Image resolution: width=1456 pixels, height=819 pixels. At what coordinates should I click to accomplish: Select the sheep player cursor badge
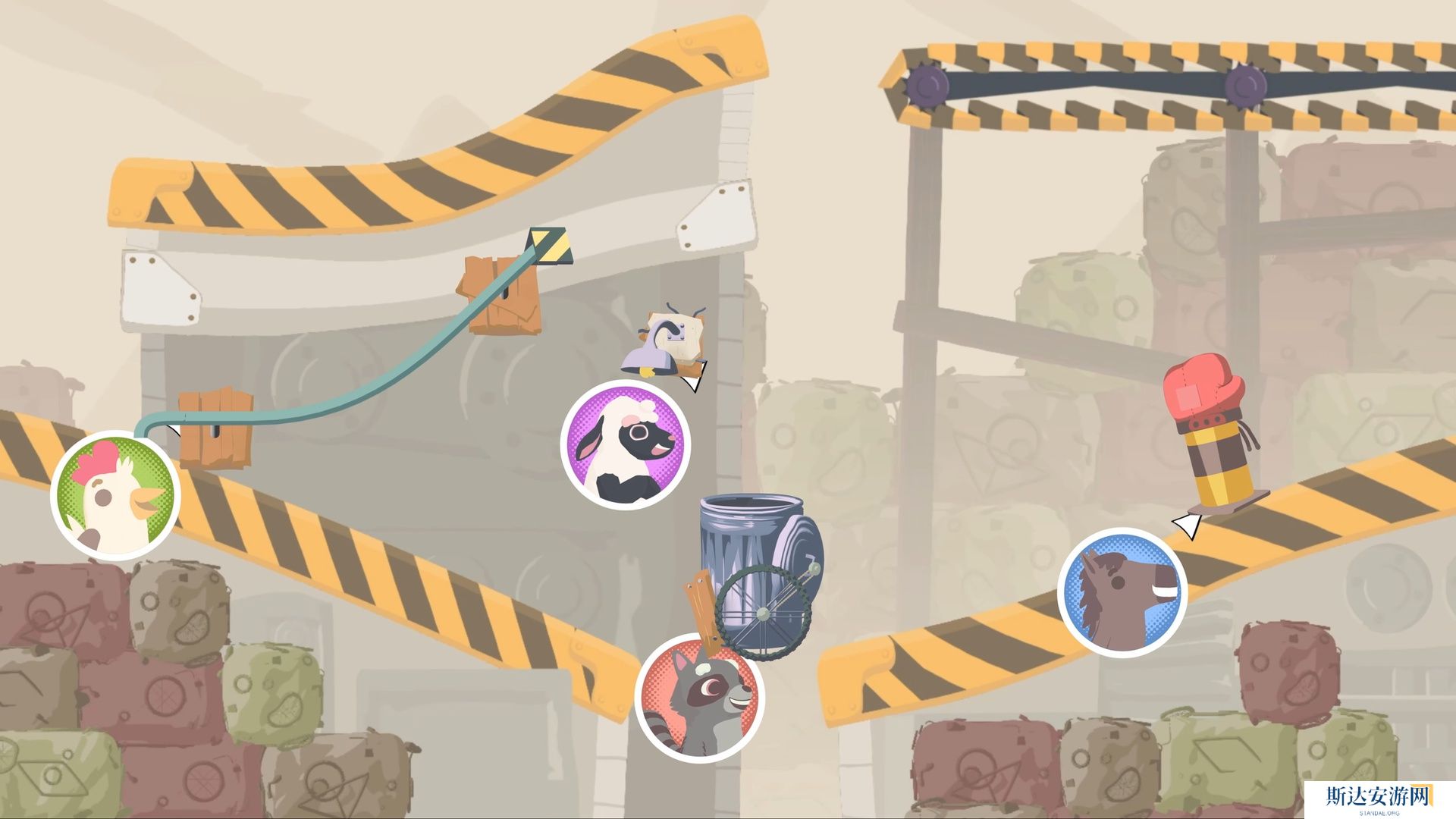625,445
